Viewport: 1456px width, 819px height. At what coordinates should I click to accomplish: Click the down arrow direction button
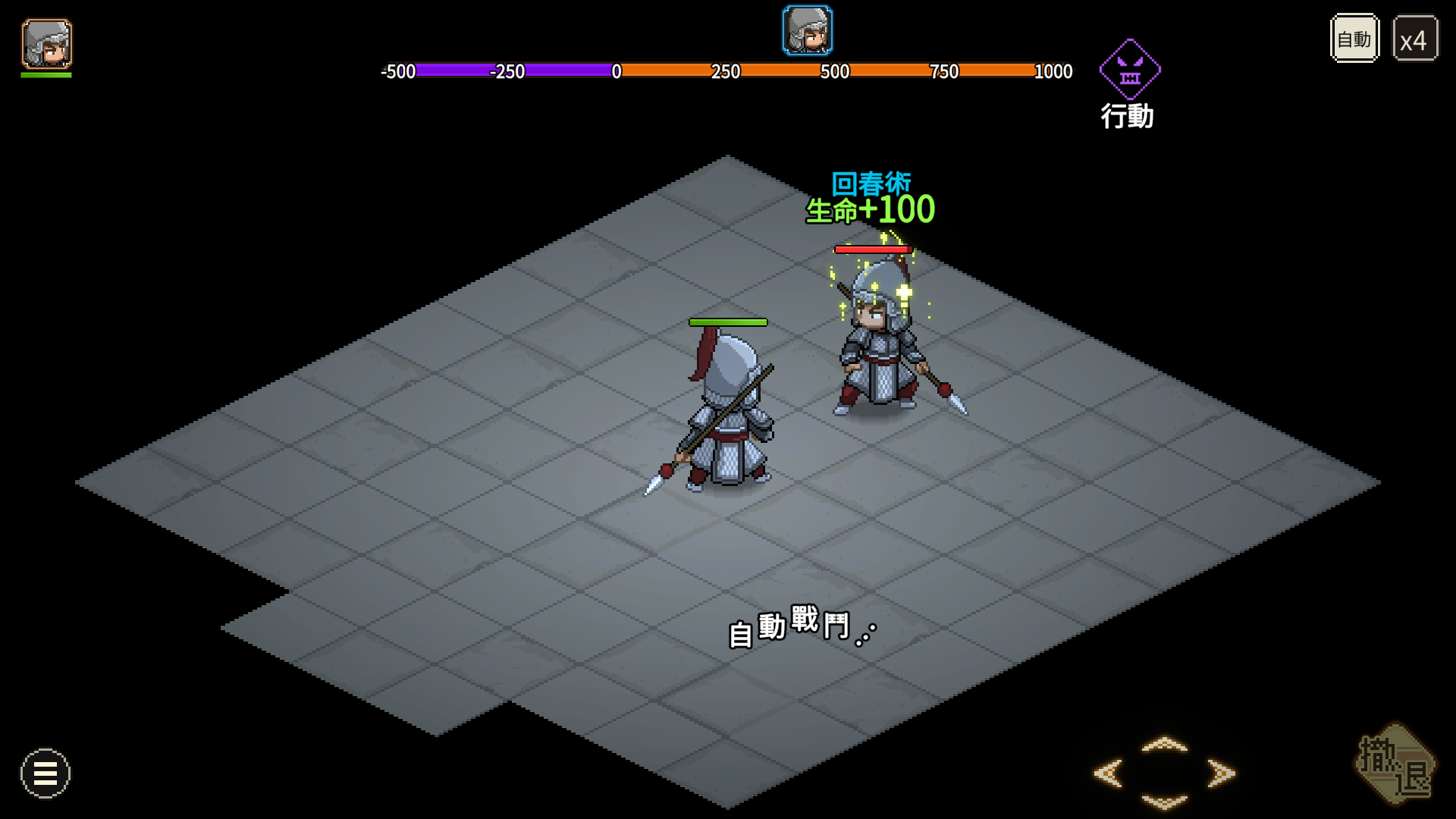coord(1164,802)
